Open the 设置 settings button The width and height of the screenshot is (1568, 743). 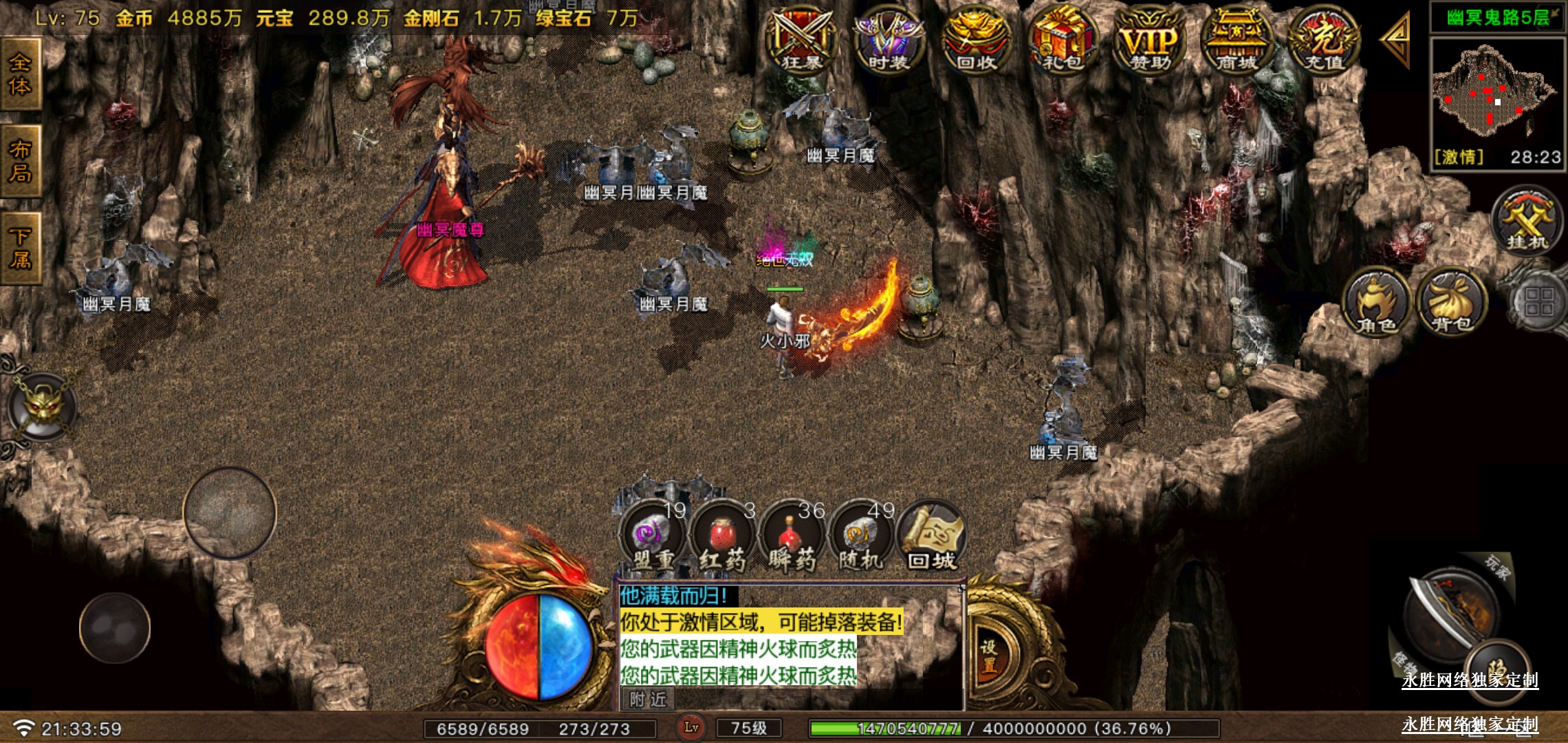pos(989,656)
